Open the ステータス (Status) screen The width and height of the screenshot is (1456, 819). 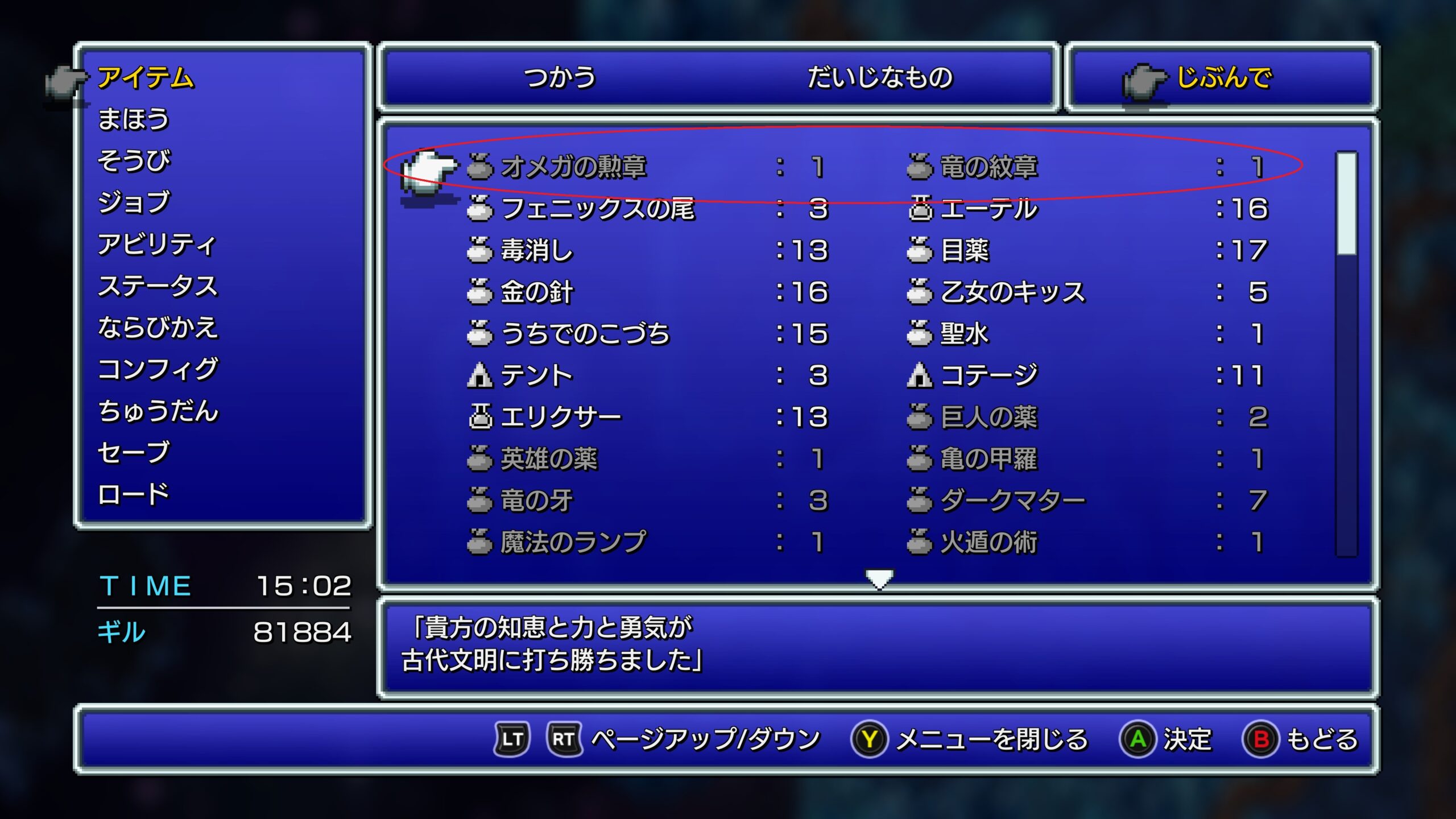158,286
